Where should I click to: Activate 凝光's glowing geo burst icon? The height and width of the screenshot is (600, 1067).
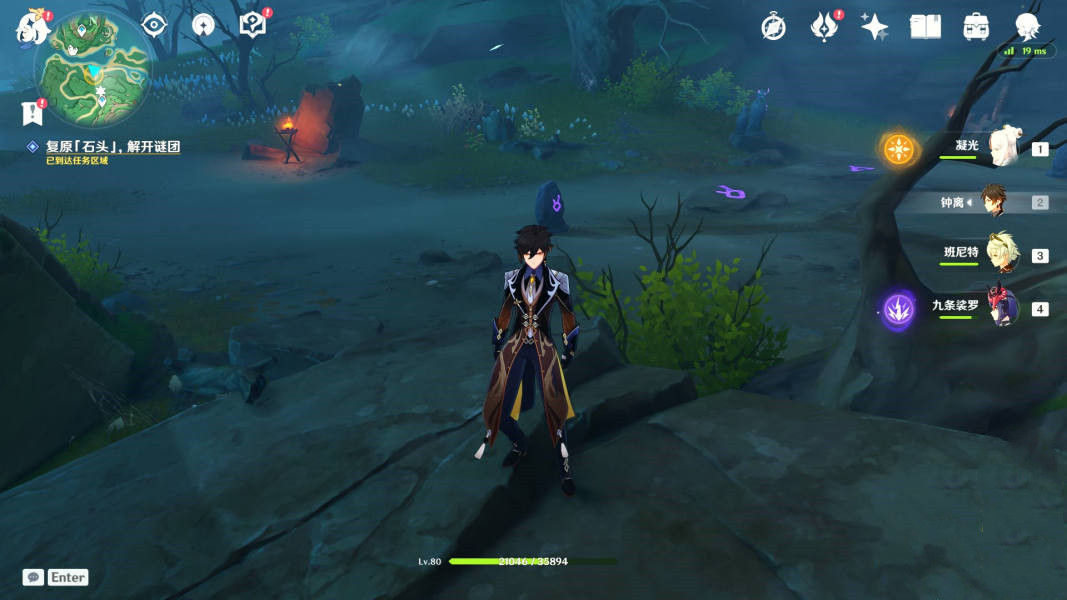898,150
